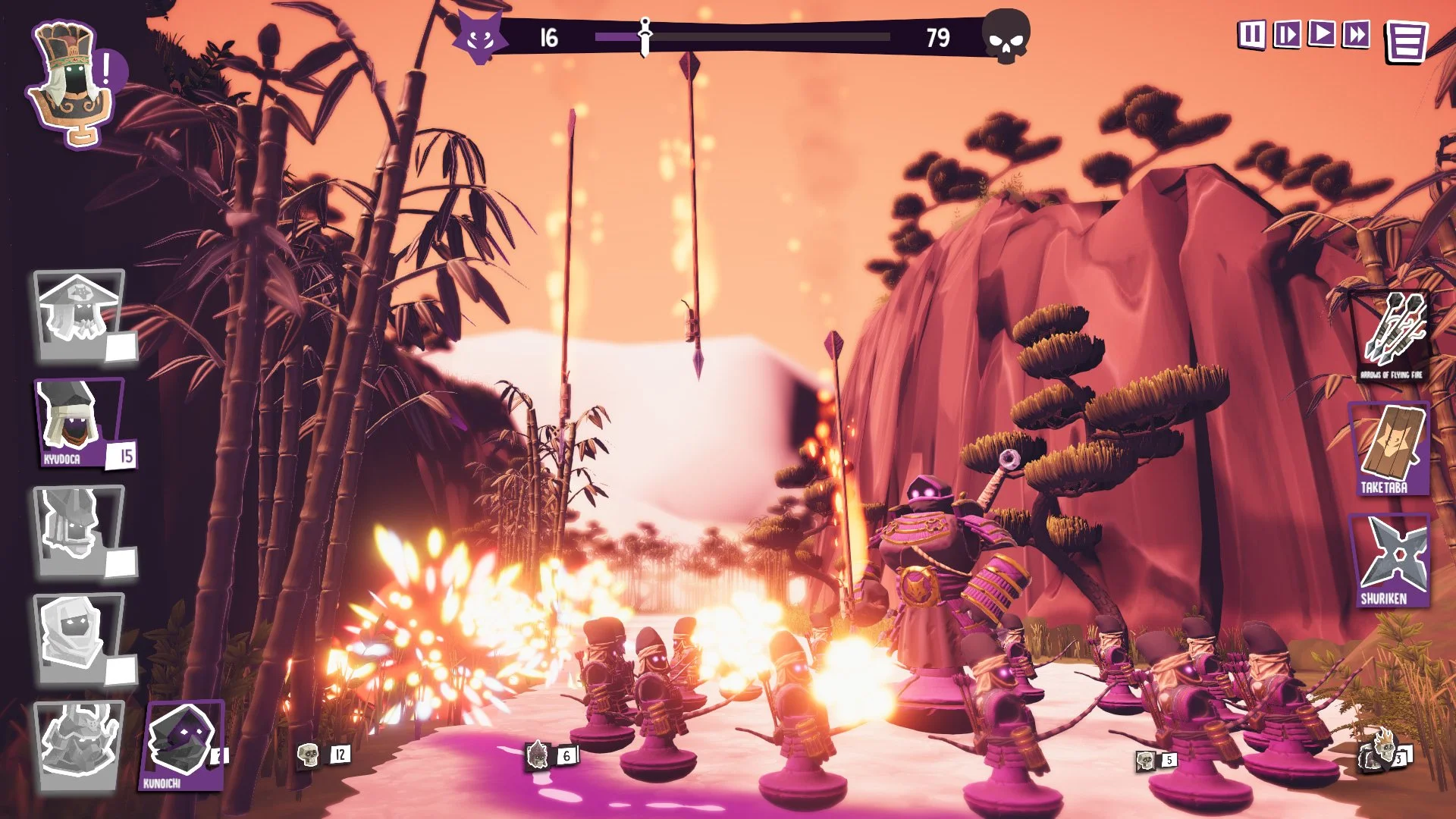Fast-forward the battle speed

[1357, 34]
